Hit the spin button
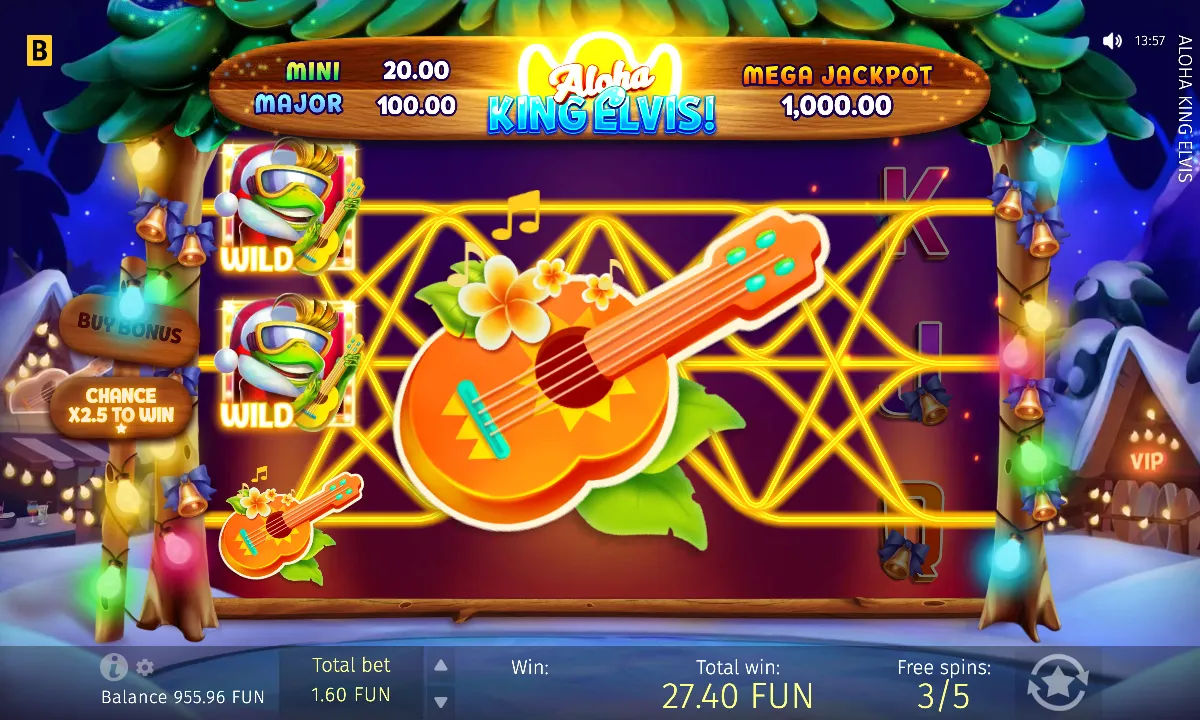 [1057, 683]
